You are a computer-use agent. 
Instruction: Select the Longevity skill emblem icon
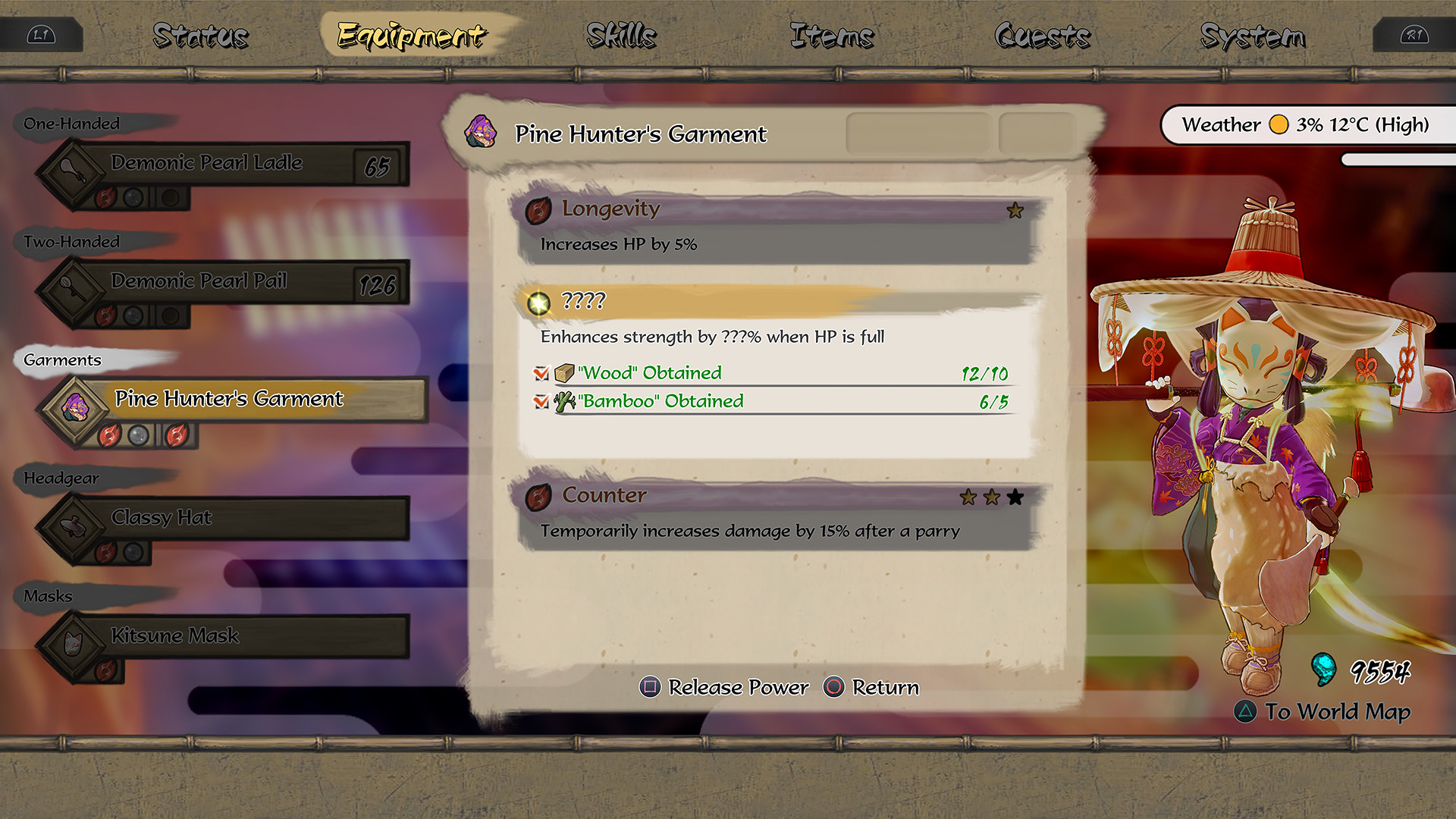540,210
